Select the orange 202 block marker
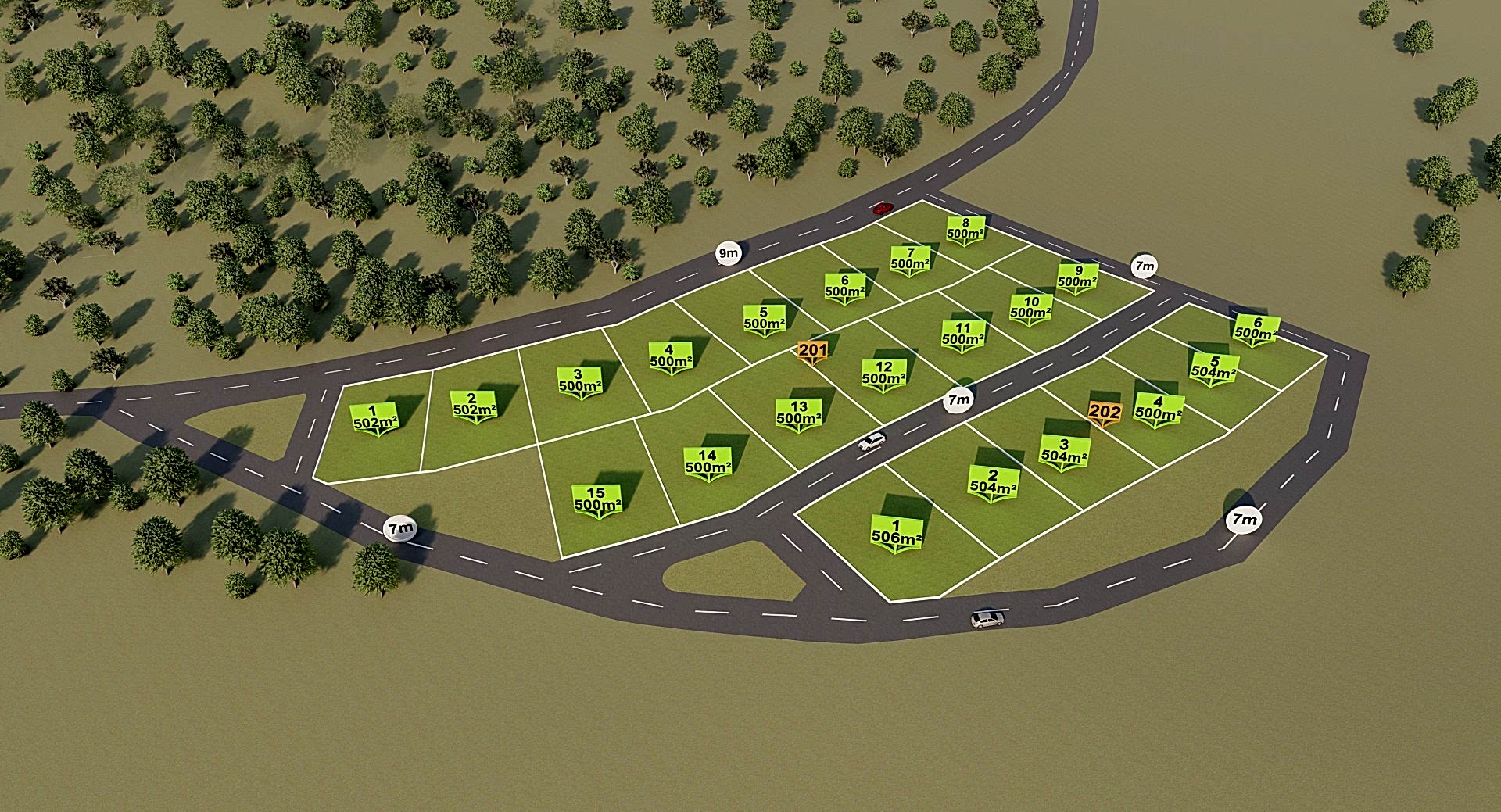Screen dimensions: 1501x812 [1105, 412]
